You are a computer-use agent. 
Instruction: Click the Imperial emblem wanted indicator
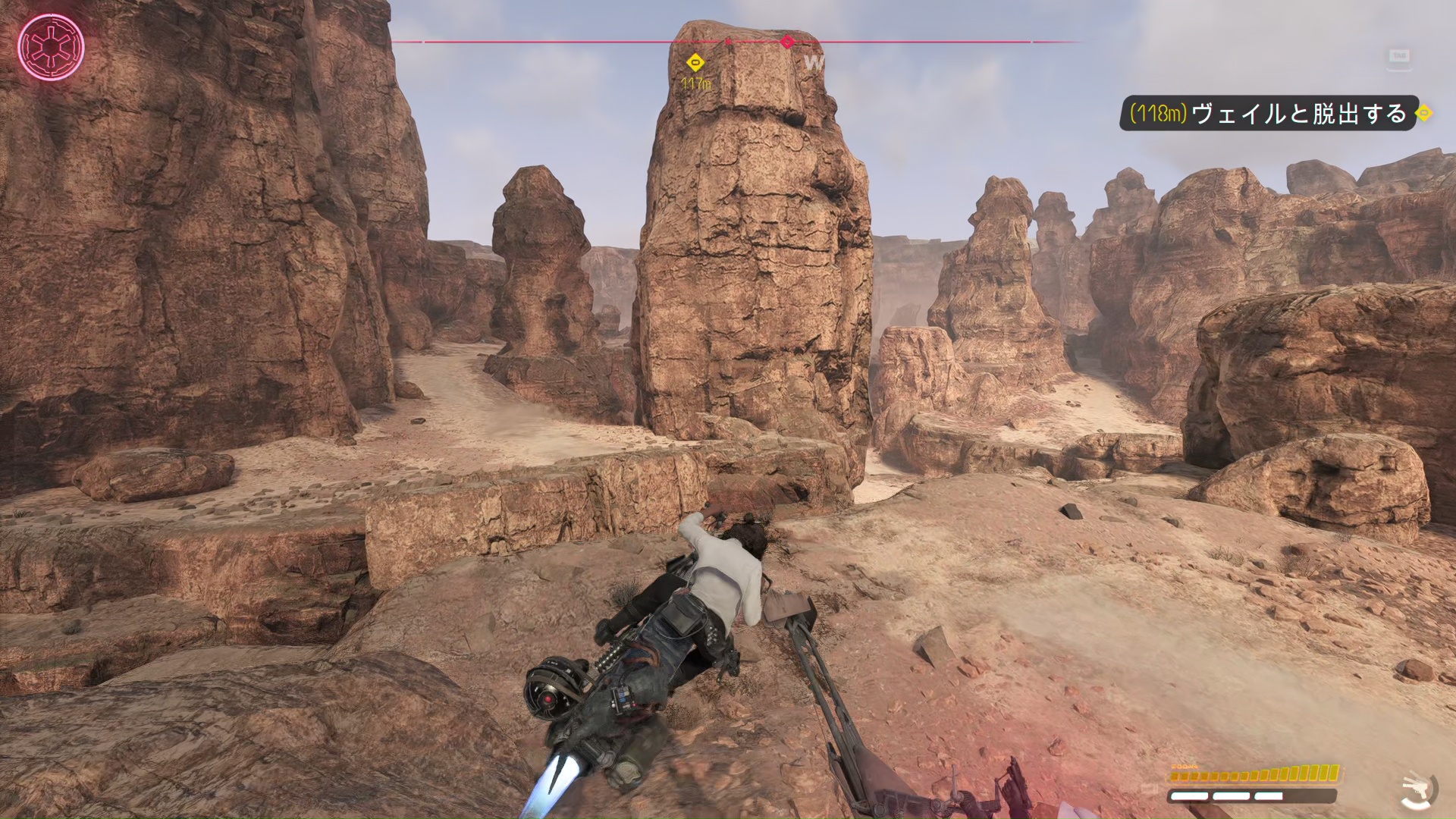[x=51, y=47]
